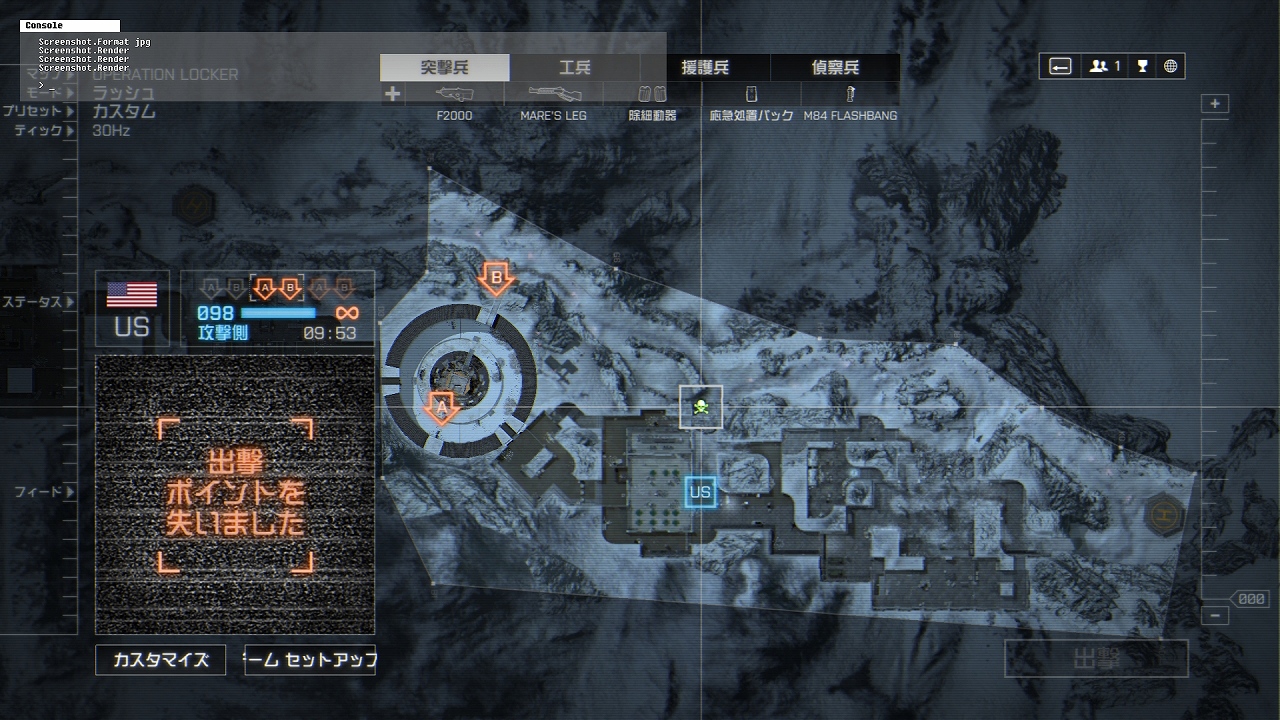Viewport: 1280px width, 720px height.
Task: Click objective B marker on the map
Action: pos(495,279)
